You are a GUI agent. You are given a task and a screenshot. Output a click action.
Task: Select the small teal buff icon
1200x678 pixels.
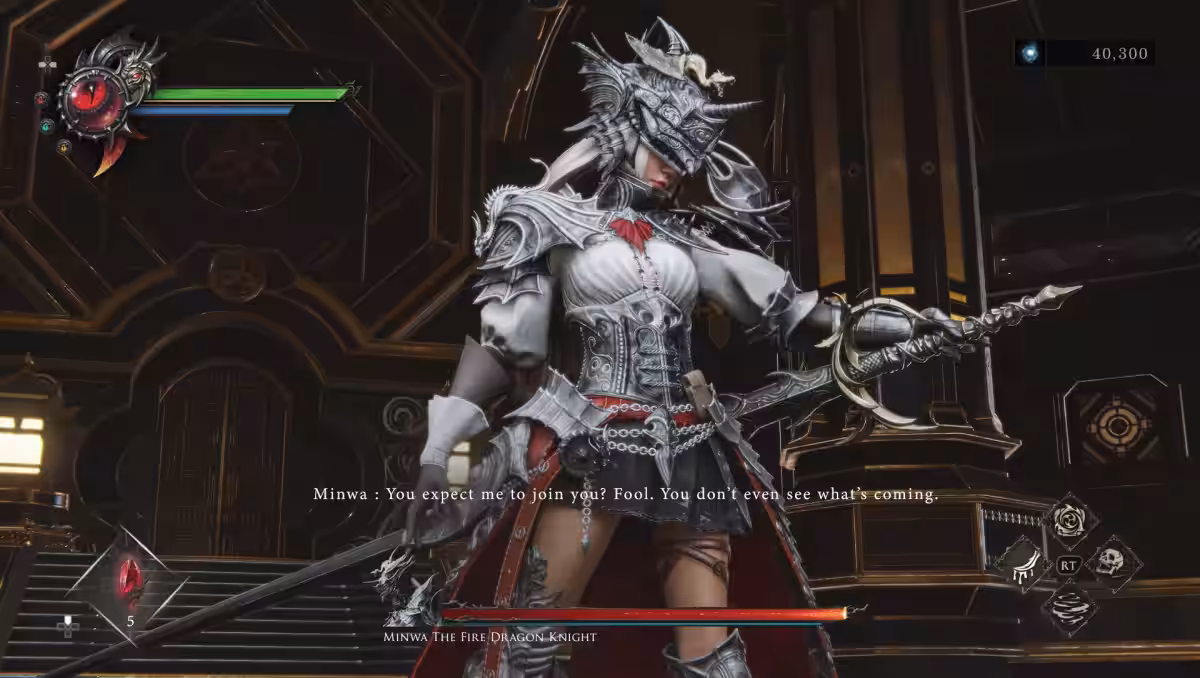point(46,126)
